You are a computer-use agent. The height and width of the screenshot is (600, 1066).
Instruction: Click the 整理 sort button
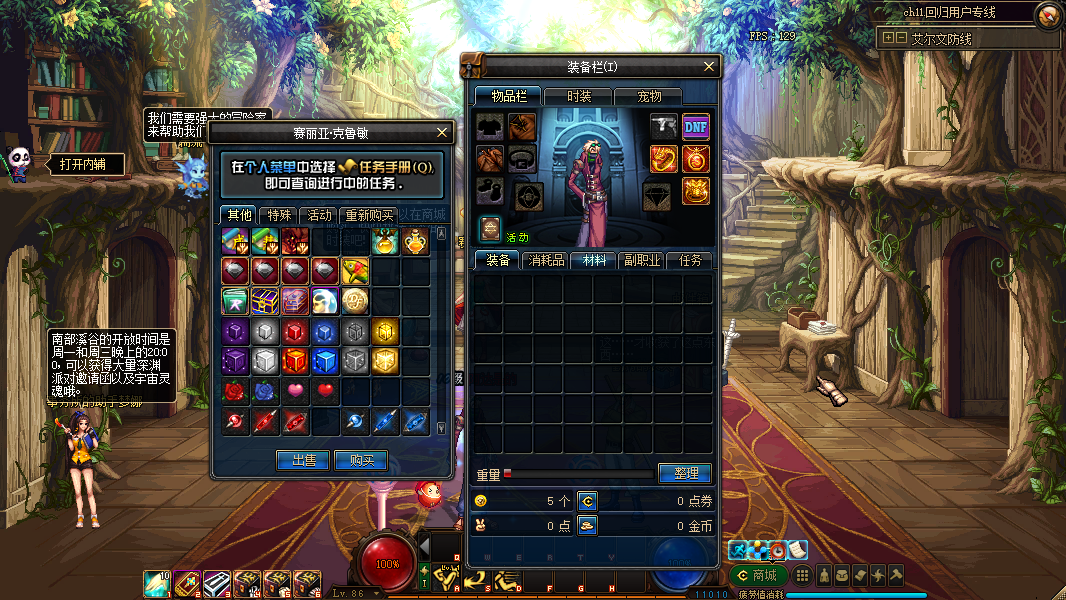coord(685,473)
